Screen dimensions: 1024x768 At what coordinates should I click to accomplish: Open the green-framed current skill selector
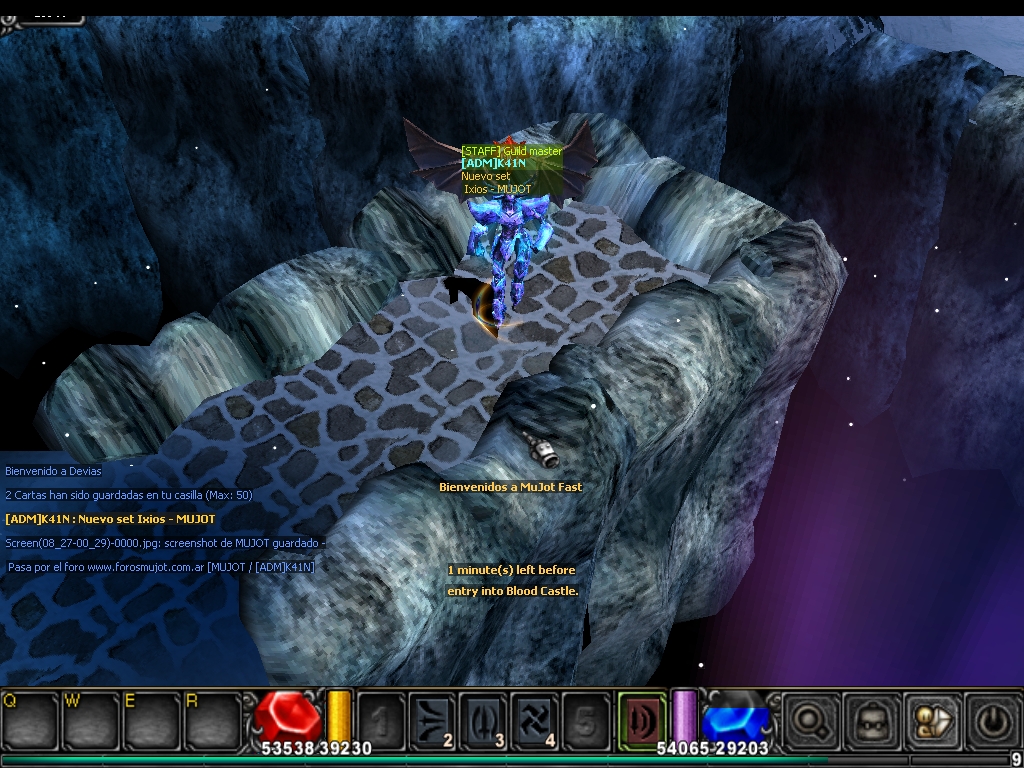641,718
